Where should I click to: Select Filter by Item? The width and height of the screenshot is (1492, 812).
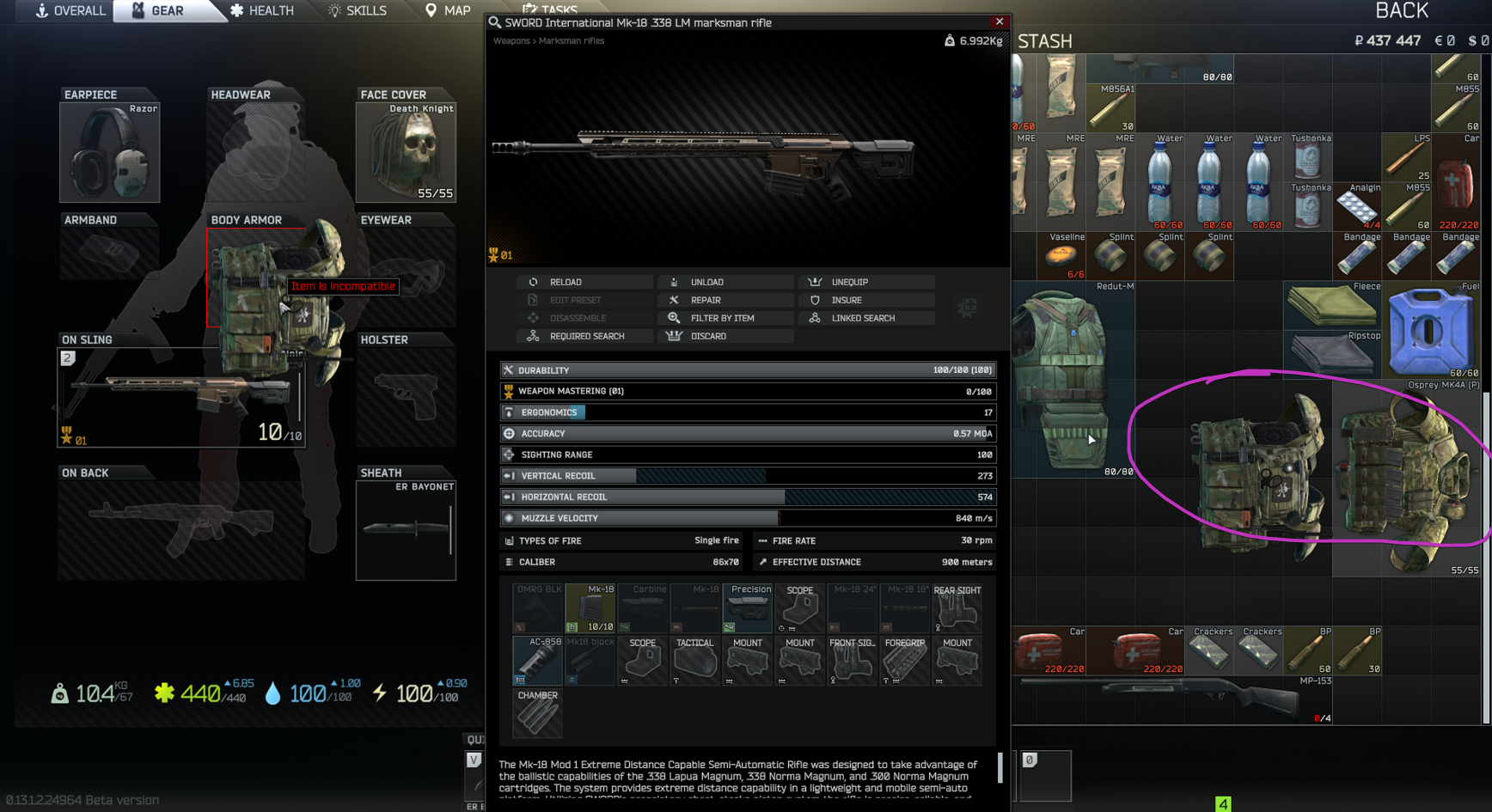(x=722, y=318)
